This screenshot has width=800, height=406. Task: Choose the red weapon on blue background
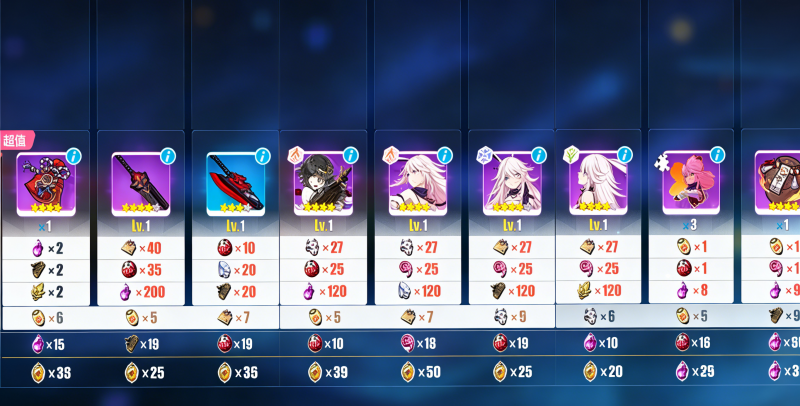pyautogui.click(x=234, y=183)
